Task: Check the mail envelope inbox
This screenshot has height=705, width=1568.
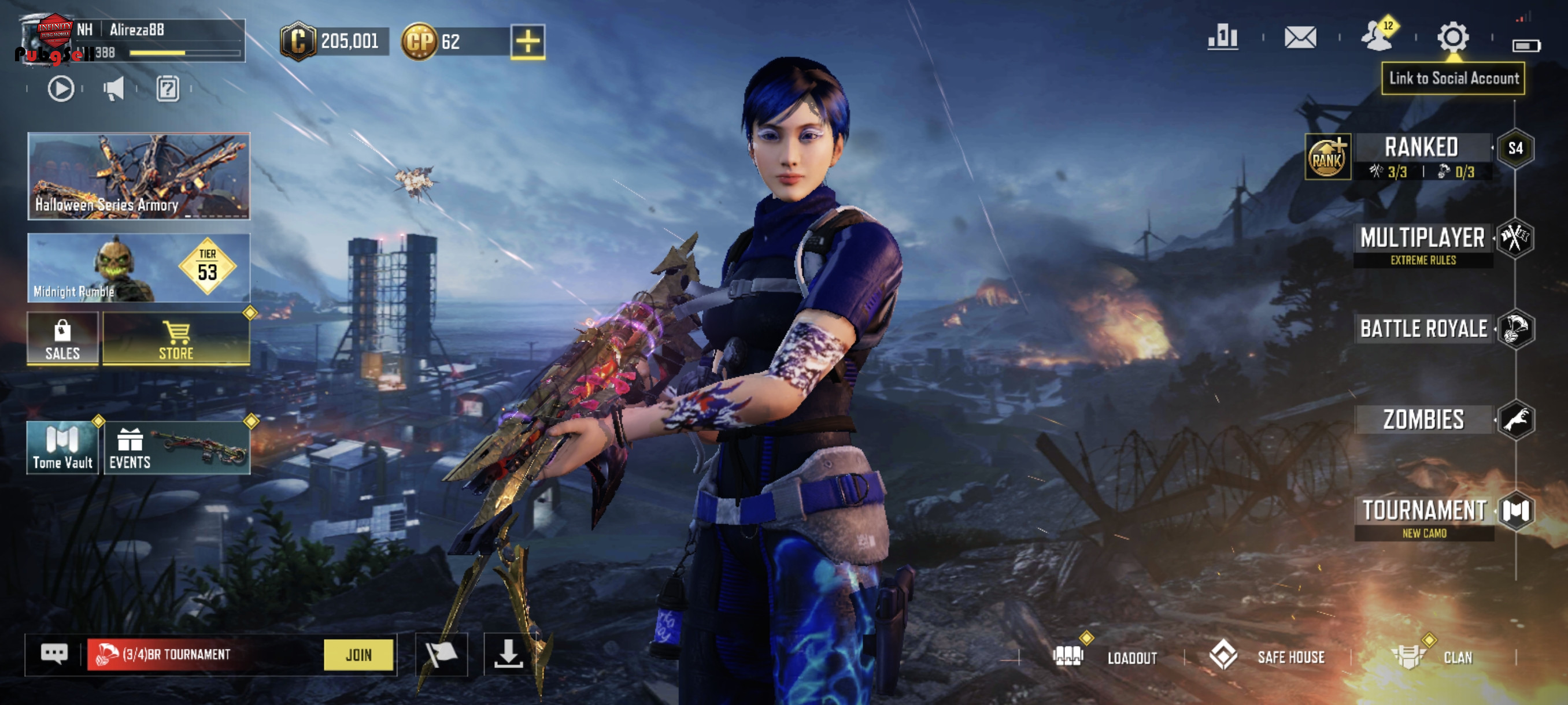Action: (1300, 38)
